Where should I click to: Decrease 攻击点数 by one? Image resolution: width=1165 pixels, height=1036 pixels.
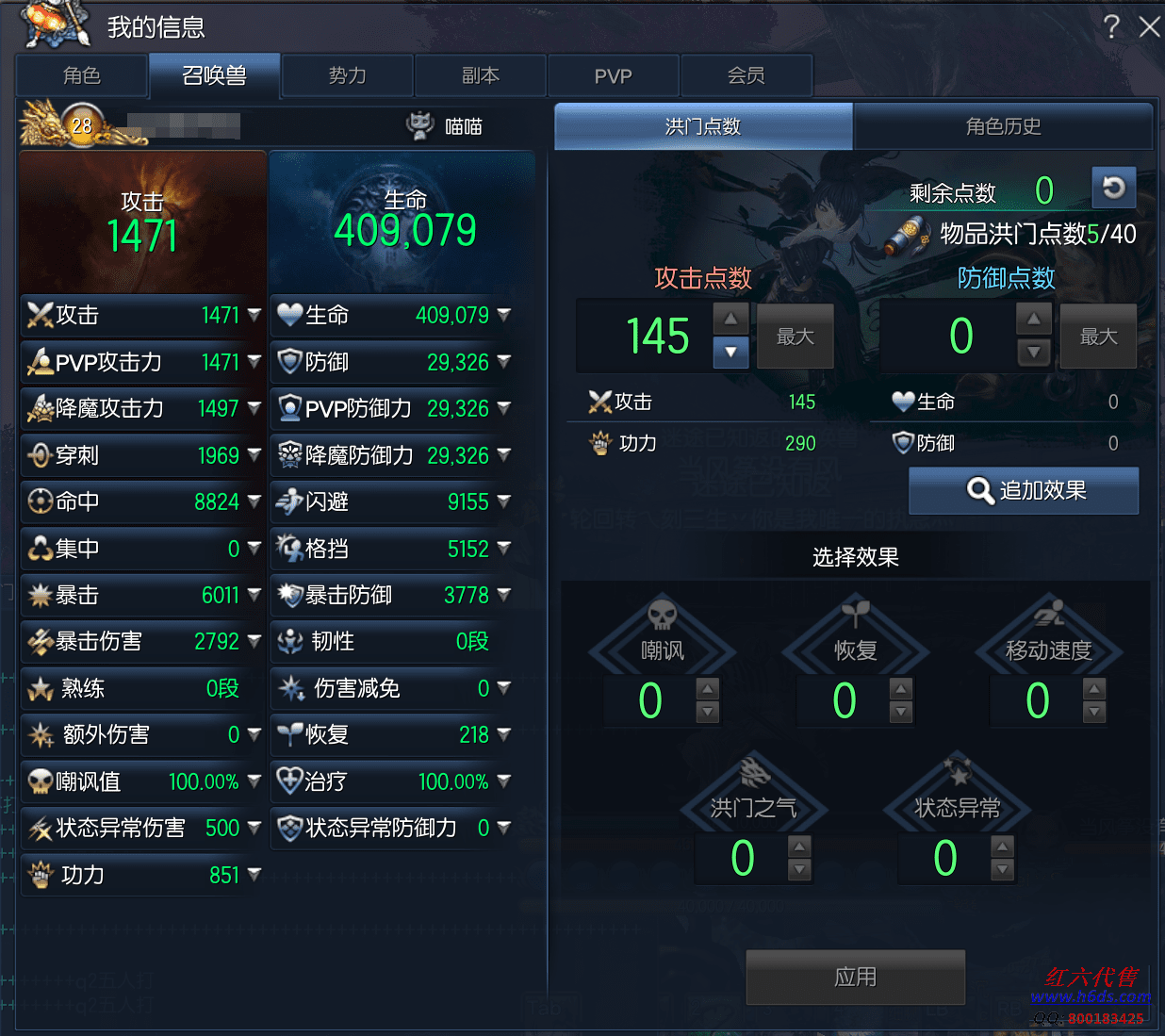click(730, 353)
